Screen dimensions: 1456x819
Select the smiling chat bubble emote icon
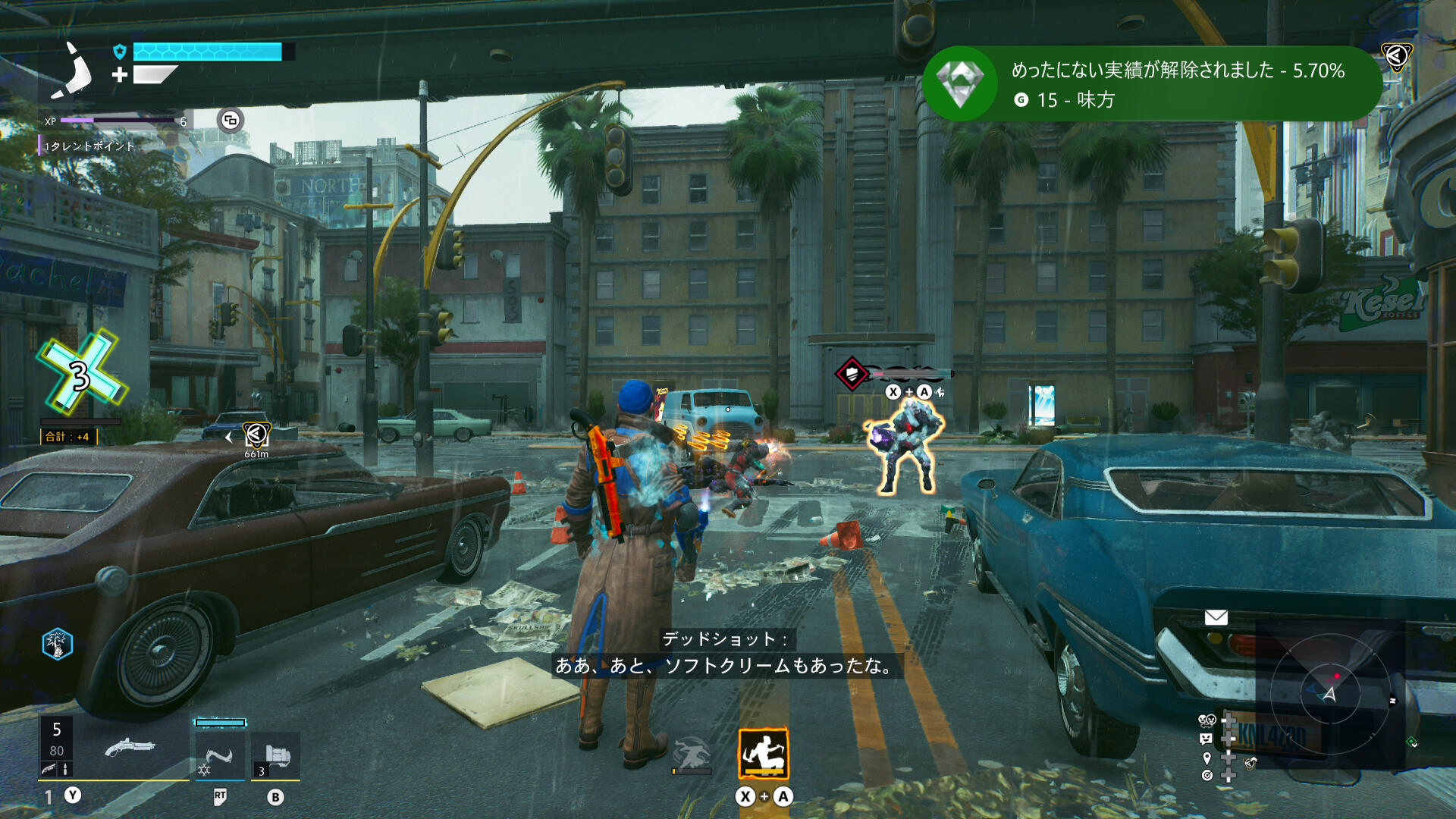coord(1207,739)
